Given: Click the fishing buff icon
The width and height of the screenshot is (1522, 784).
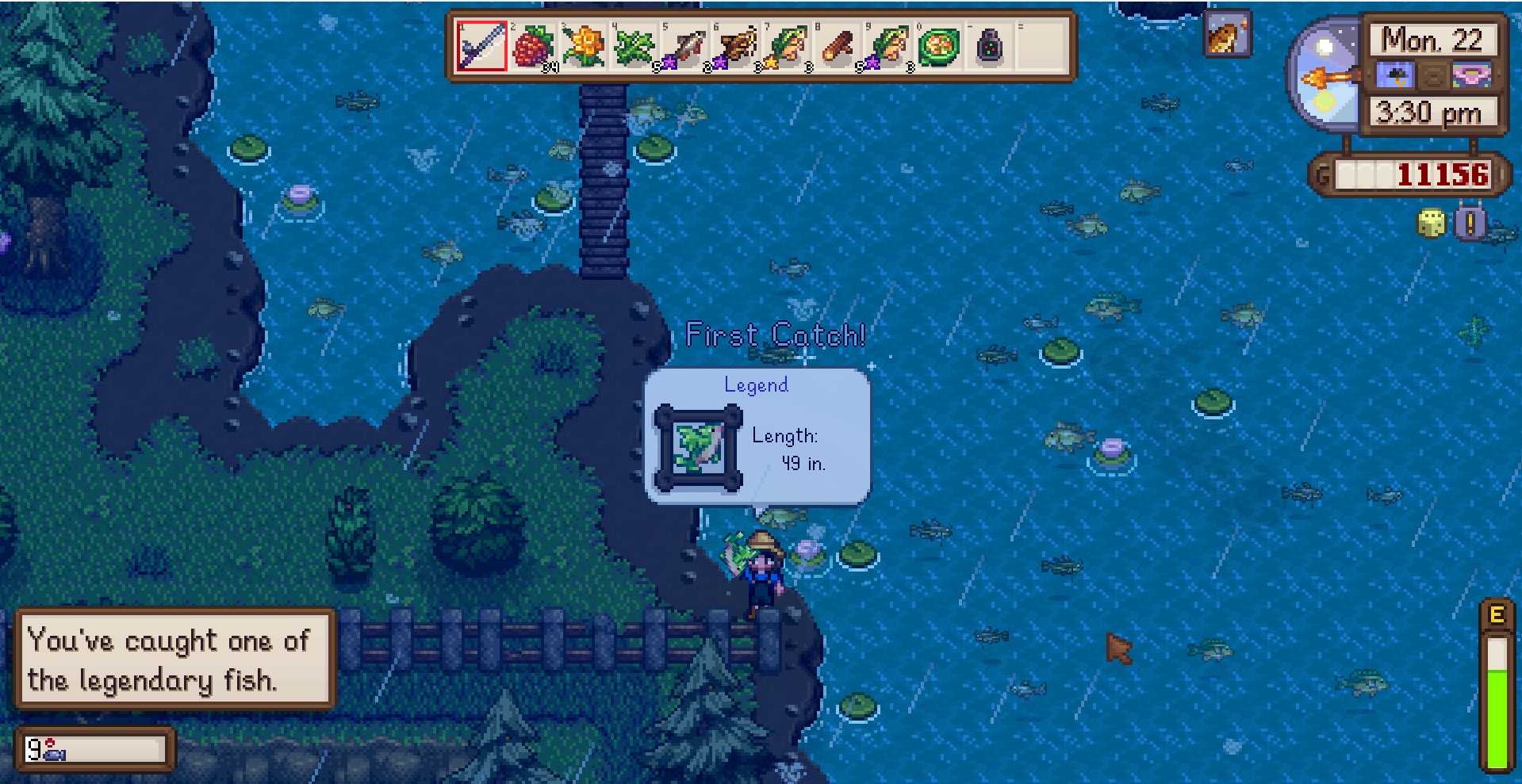Looking at the screenshot, I should pyautogui.click(x=1226, y=35).
